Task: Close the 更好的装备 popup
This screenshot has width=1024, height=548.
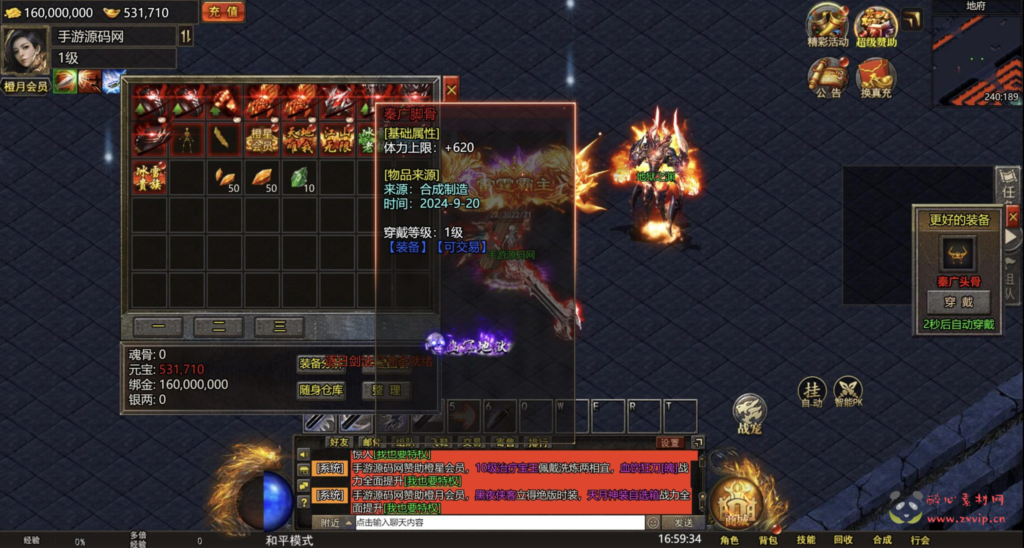Action: coord(1012,215)
